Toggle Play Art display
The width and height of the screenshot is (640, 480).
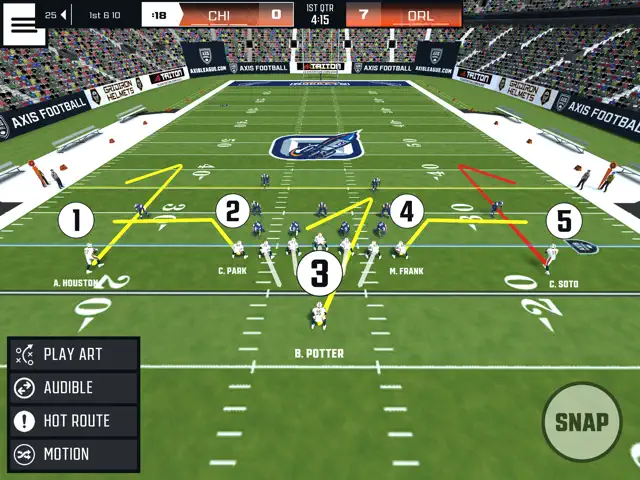click(x=74, y=354)
